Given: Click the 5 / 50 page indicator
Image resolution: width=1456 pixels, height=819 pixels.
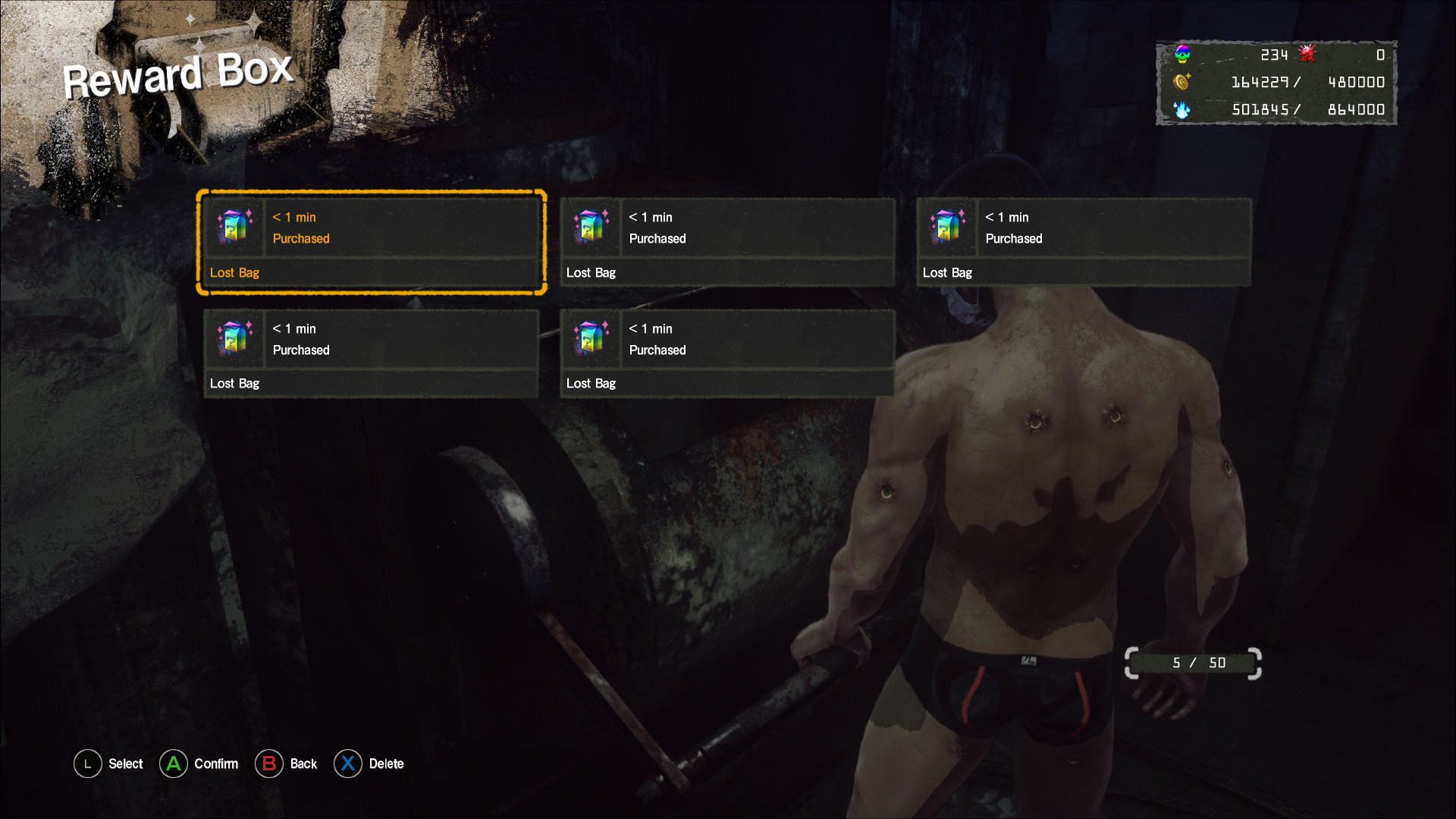Looking at the screenshot, I should click(x=1192, y=661).
